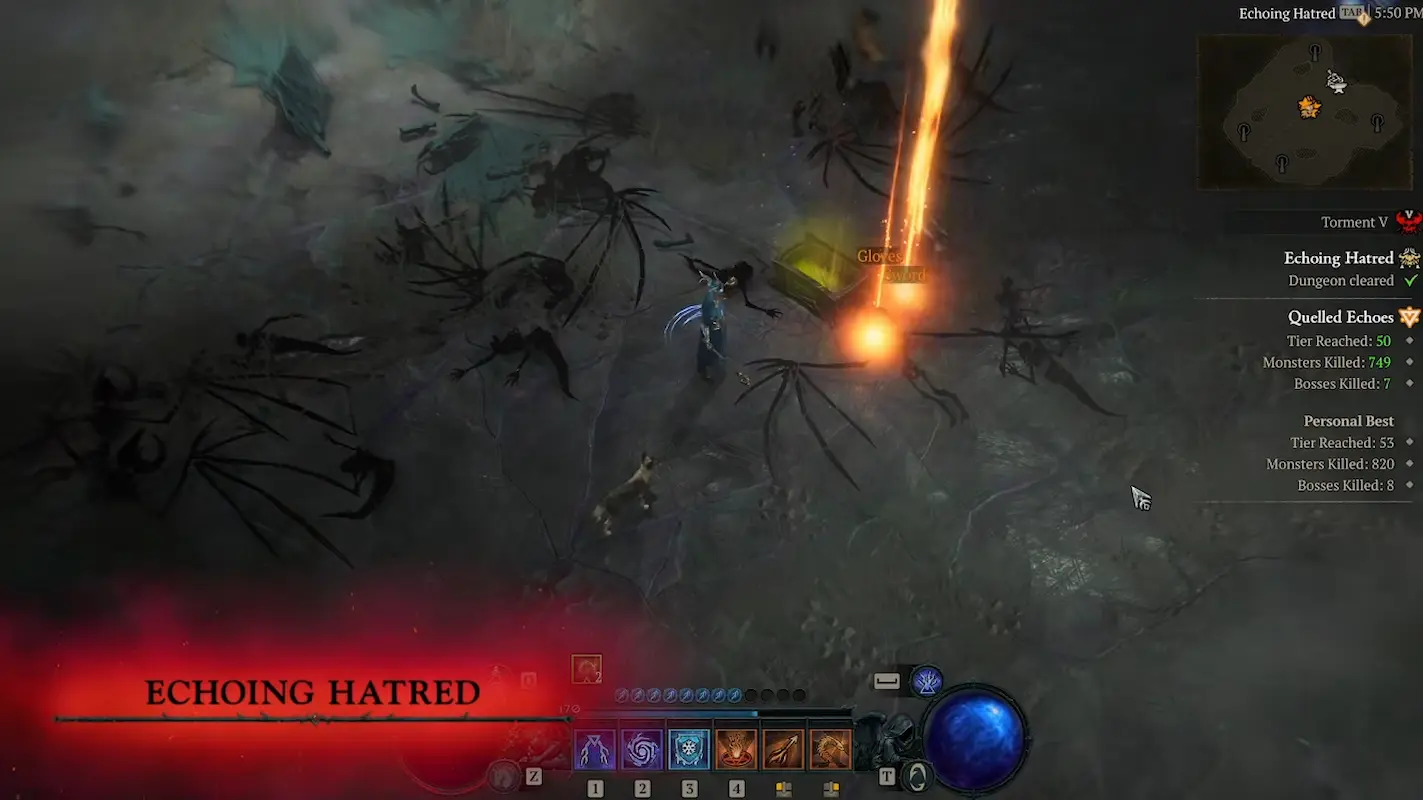Select the Hydra skill on the action bar
The image size is (1423, 800).
pyautogui.click(x=830, y=747)
